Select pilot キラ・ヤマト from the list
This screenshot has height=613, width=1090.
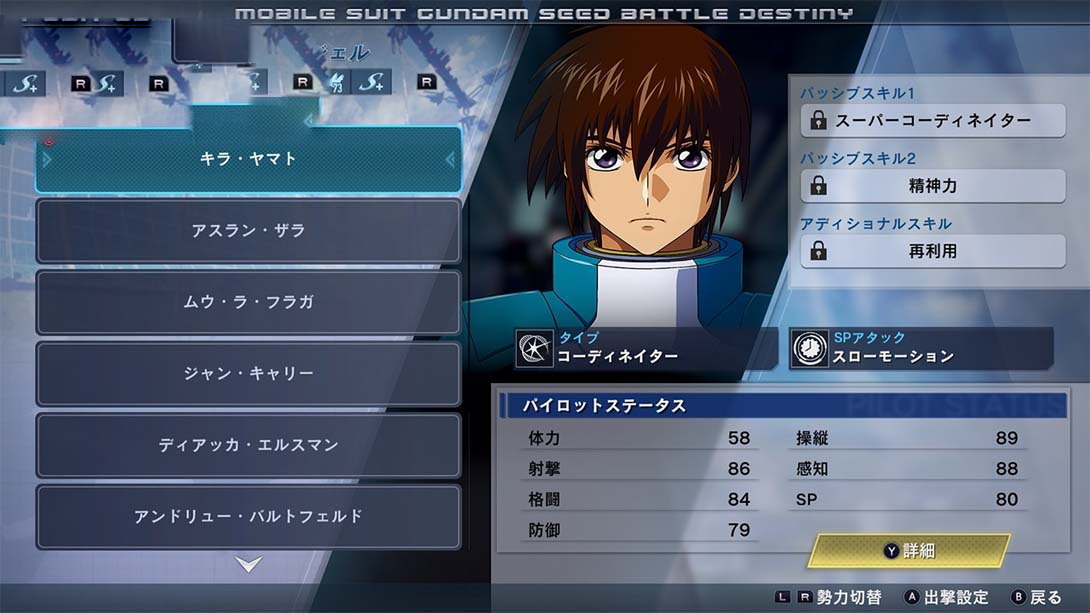point(248,159)
